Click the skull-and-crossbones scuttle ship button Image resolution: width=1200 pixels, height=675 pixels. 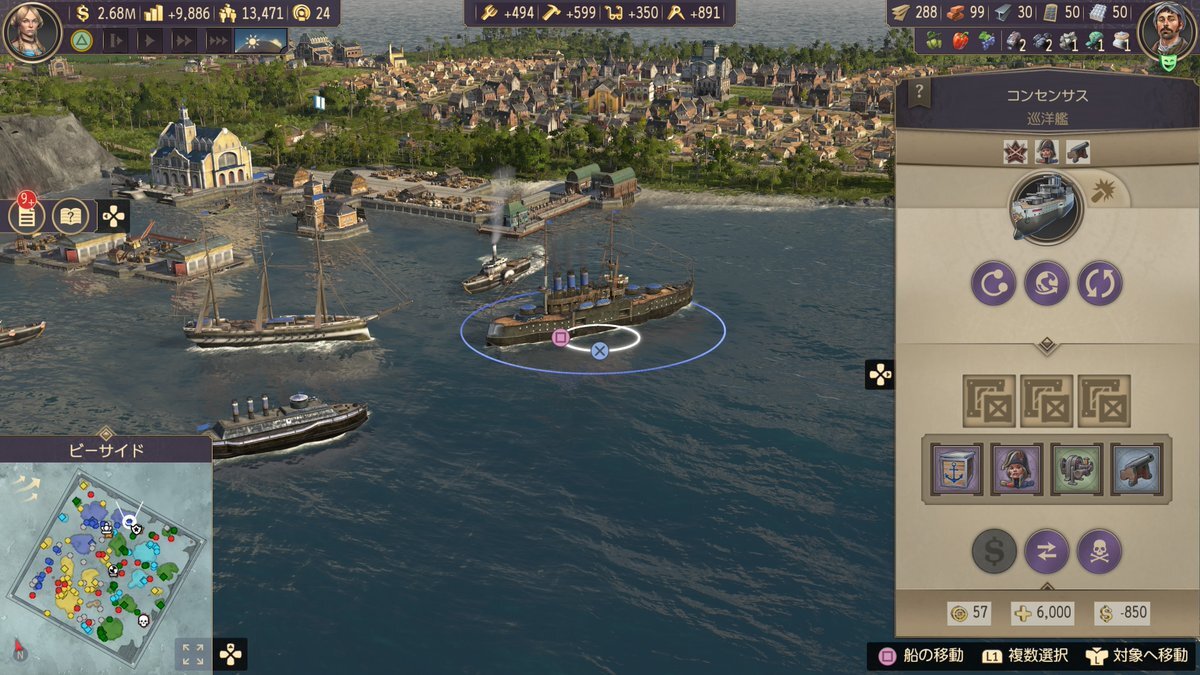tap(1099, 551)
